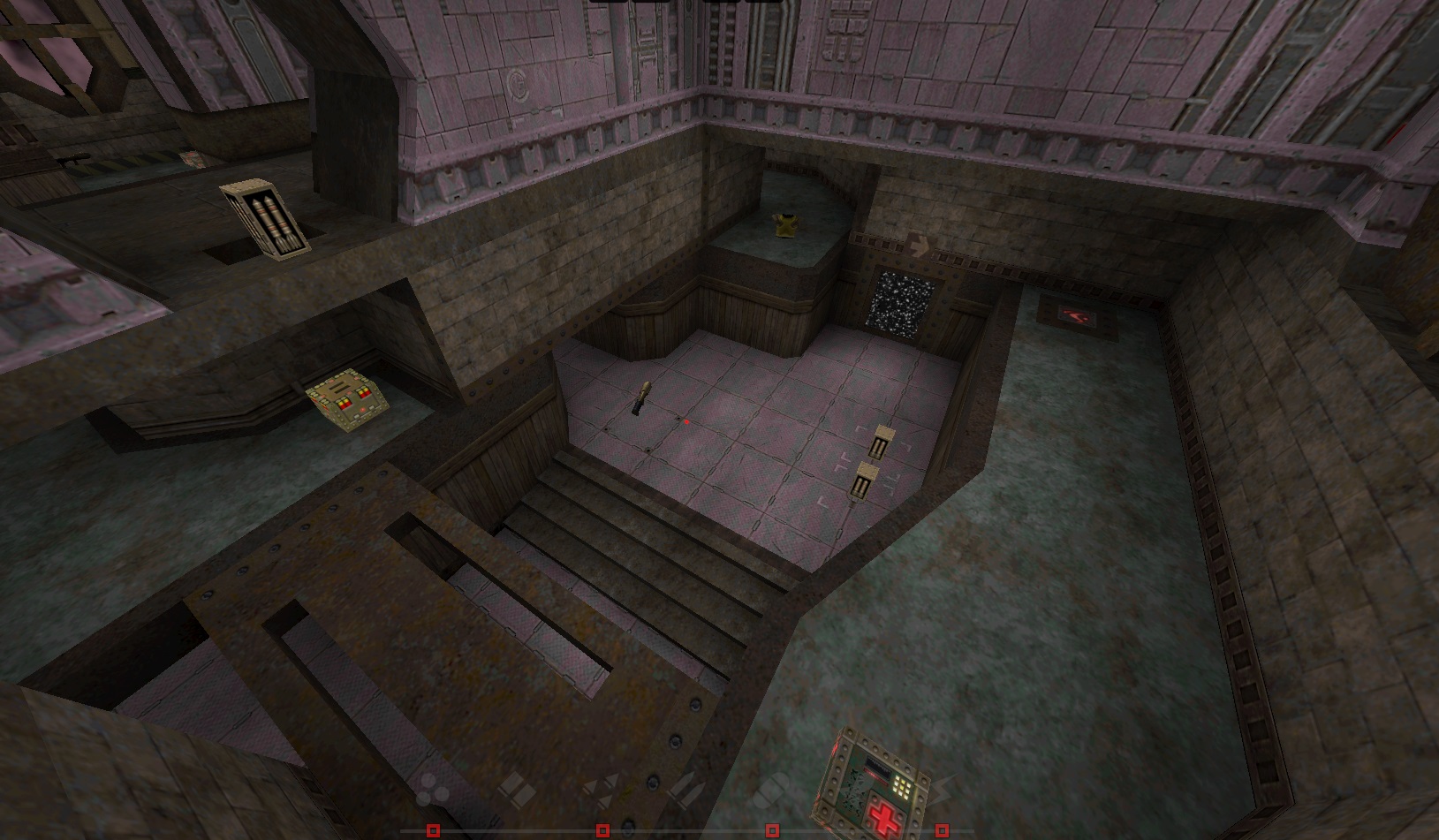1439x840 pixels.
Task: Select the lightning bolt cells icon
Action: coord(945,789)
